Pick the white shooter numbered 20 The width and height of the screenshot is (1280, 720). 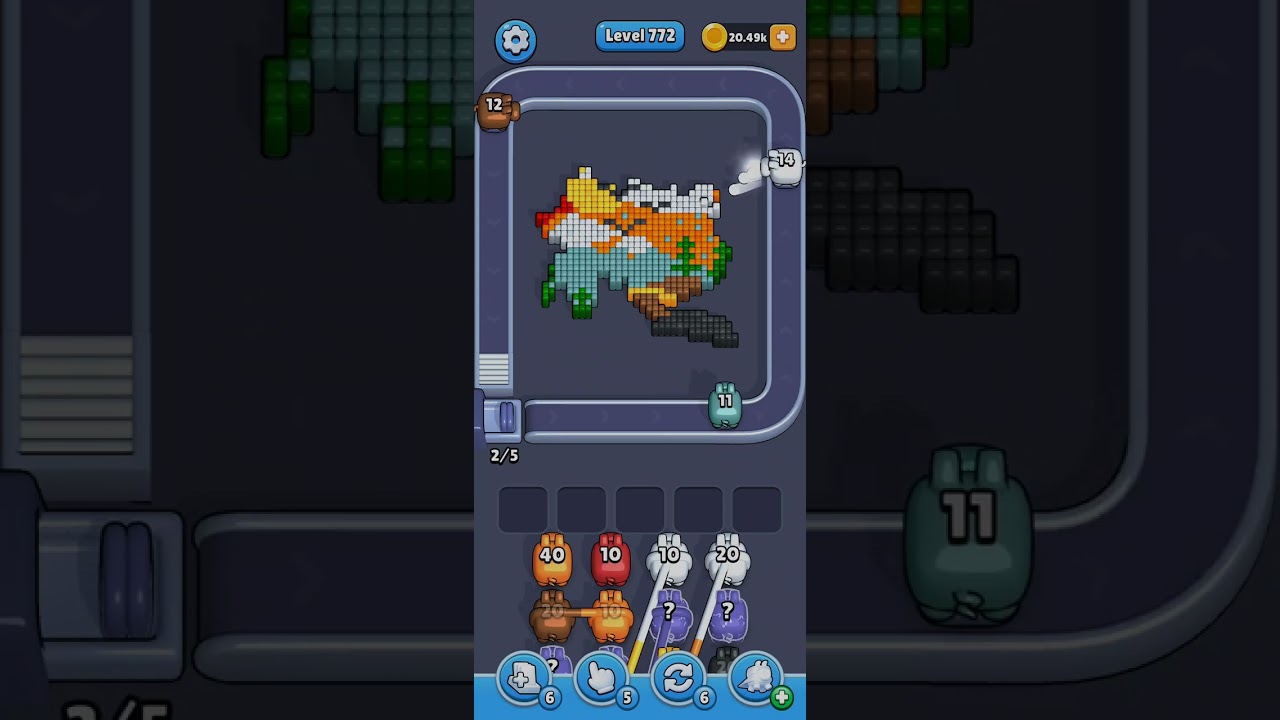pos(727,560)
